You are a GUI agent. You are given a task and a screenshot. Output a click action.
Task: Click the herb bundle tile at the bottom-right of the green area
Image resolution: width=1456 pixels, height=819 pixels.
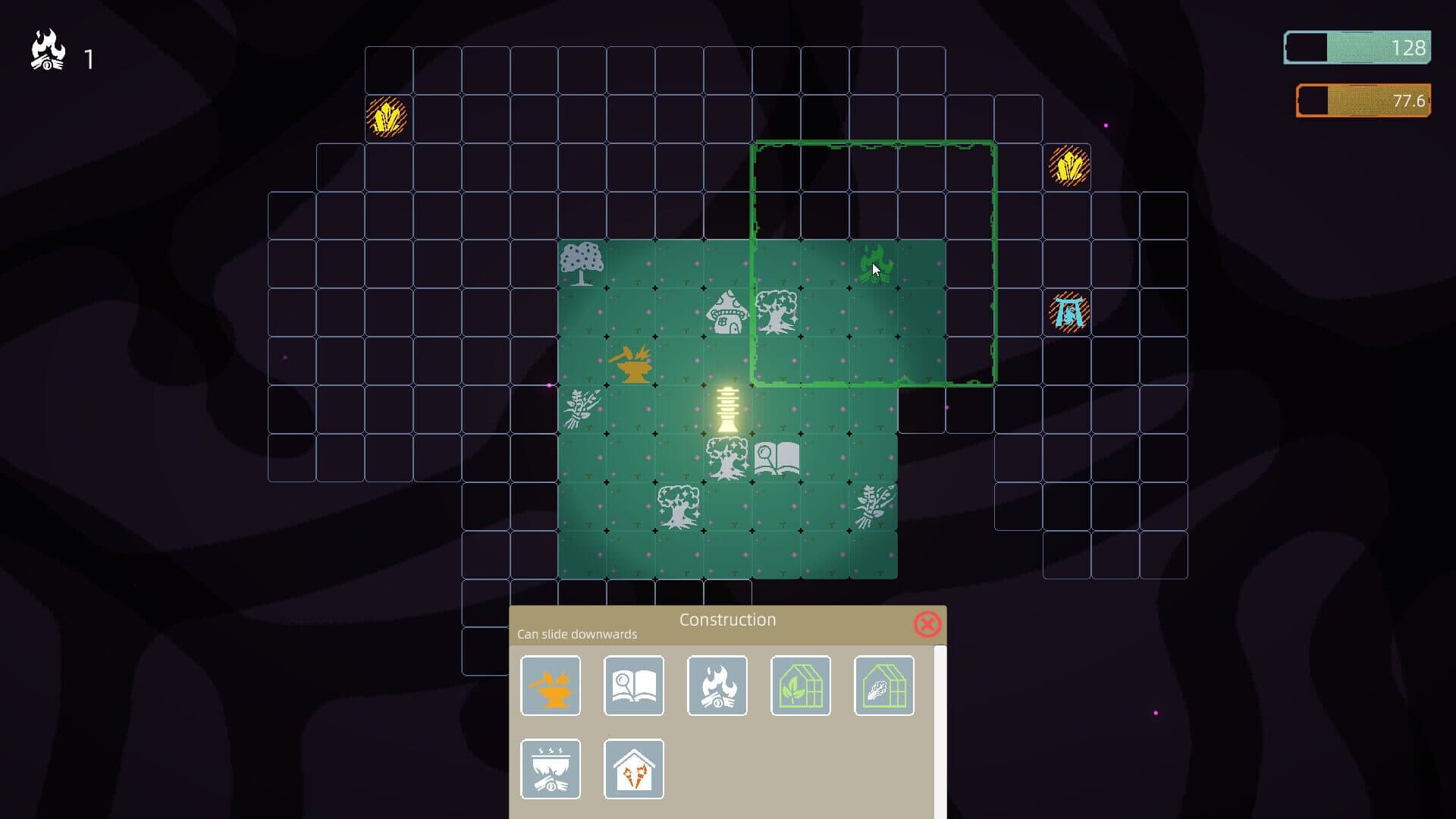[872, 504]
